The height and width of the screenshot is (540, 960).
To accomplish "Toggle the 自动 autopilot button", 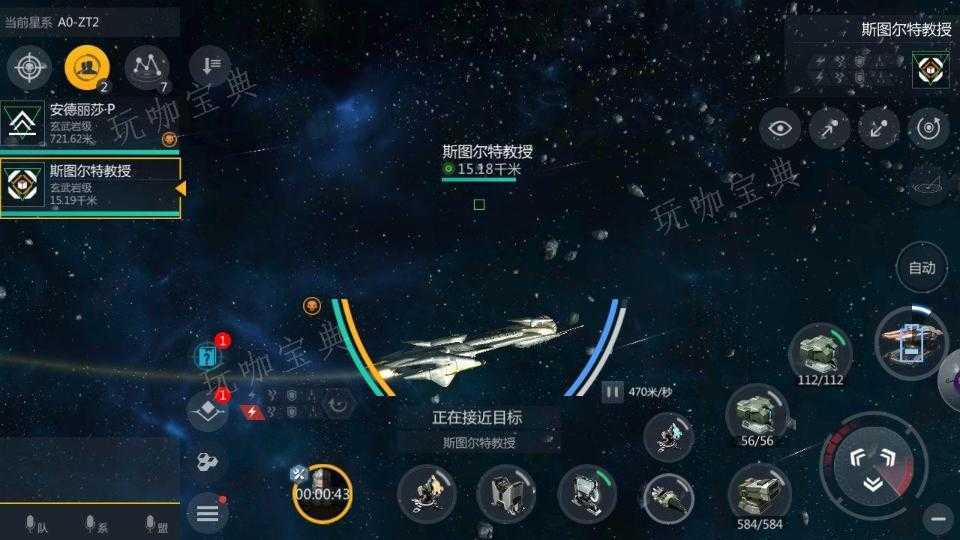I will [x=921, y=267].
